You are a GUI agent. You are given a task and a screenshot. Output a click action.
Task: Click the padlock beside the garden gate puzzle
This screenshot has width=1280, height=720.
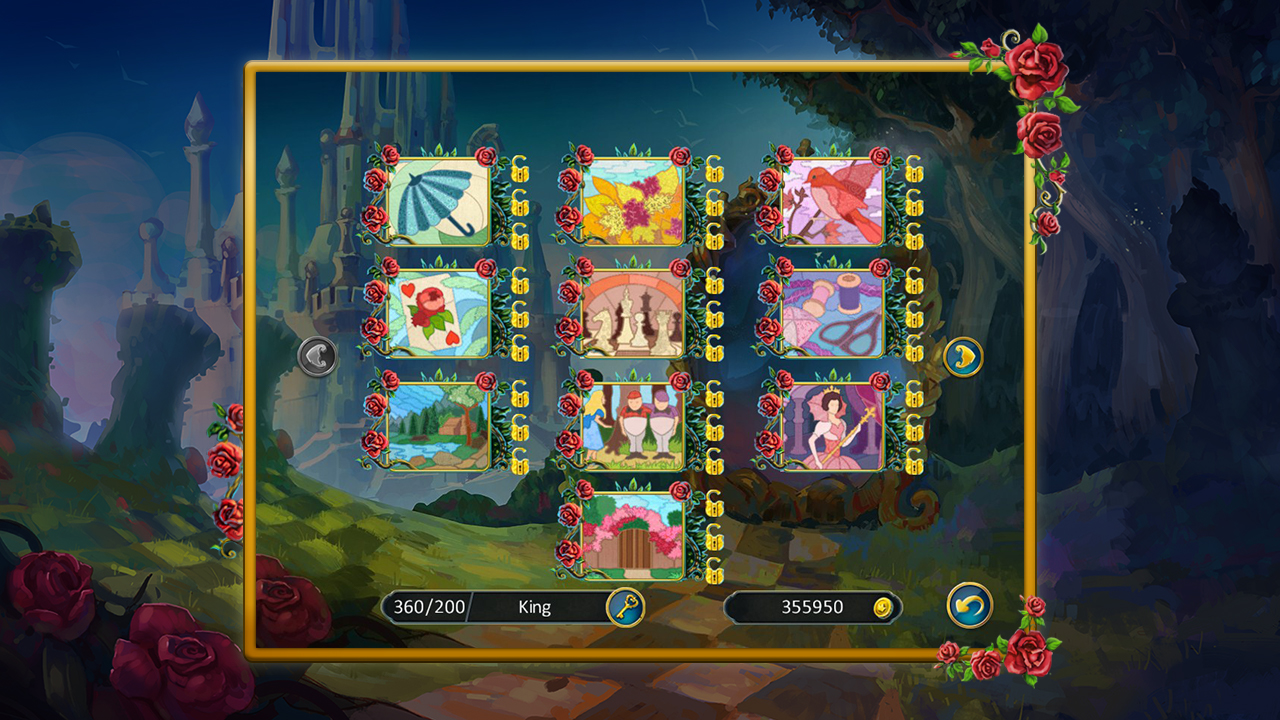[x=716, y=540]
